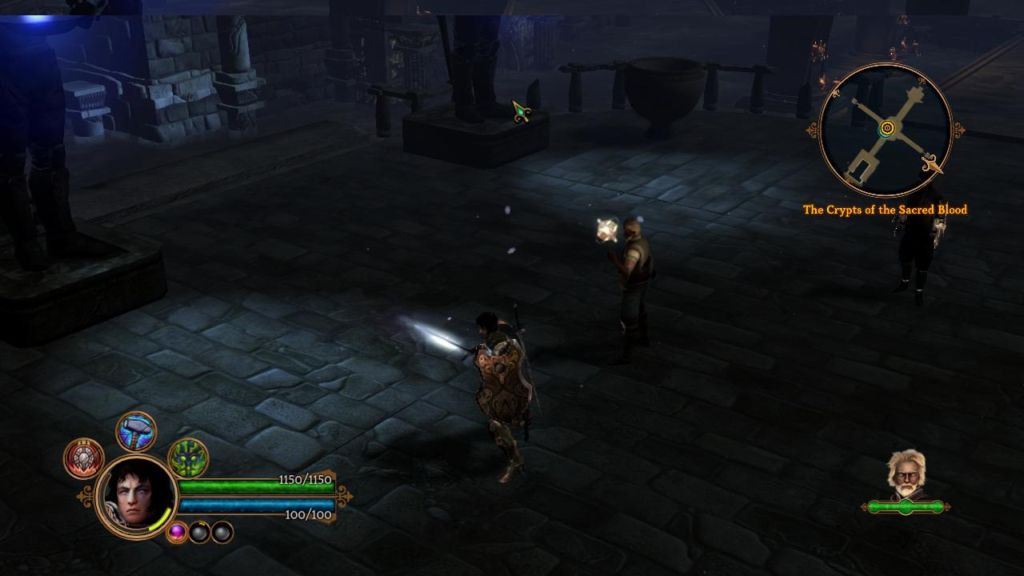Activate the hammer ability icon
This screenshot has width=1024, height=576.
136,431
